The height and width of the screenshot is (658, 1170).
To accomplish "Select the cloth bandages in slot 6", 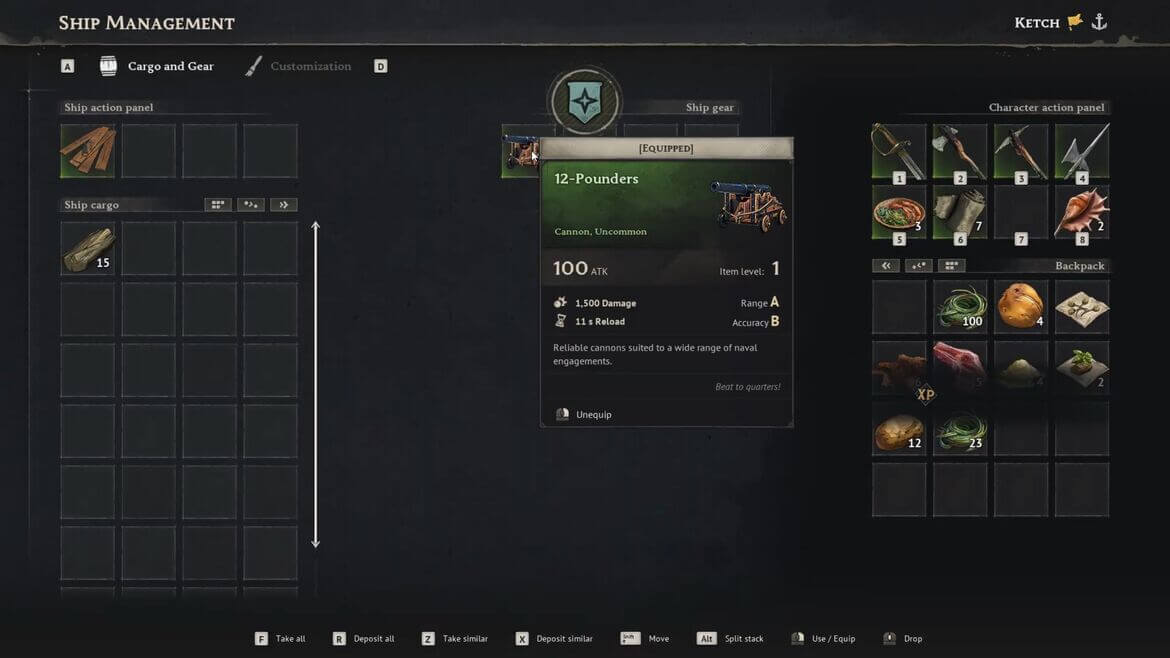I will coord(959,212).
